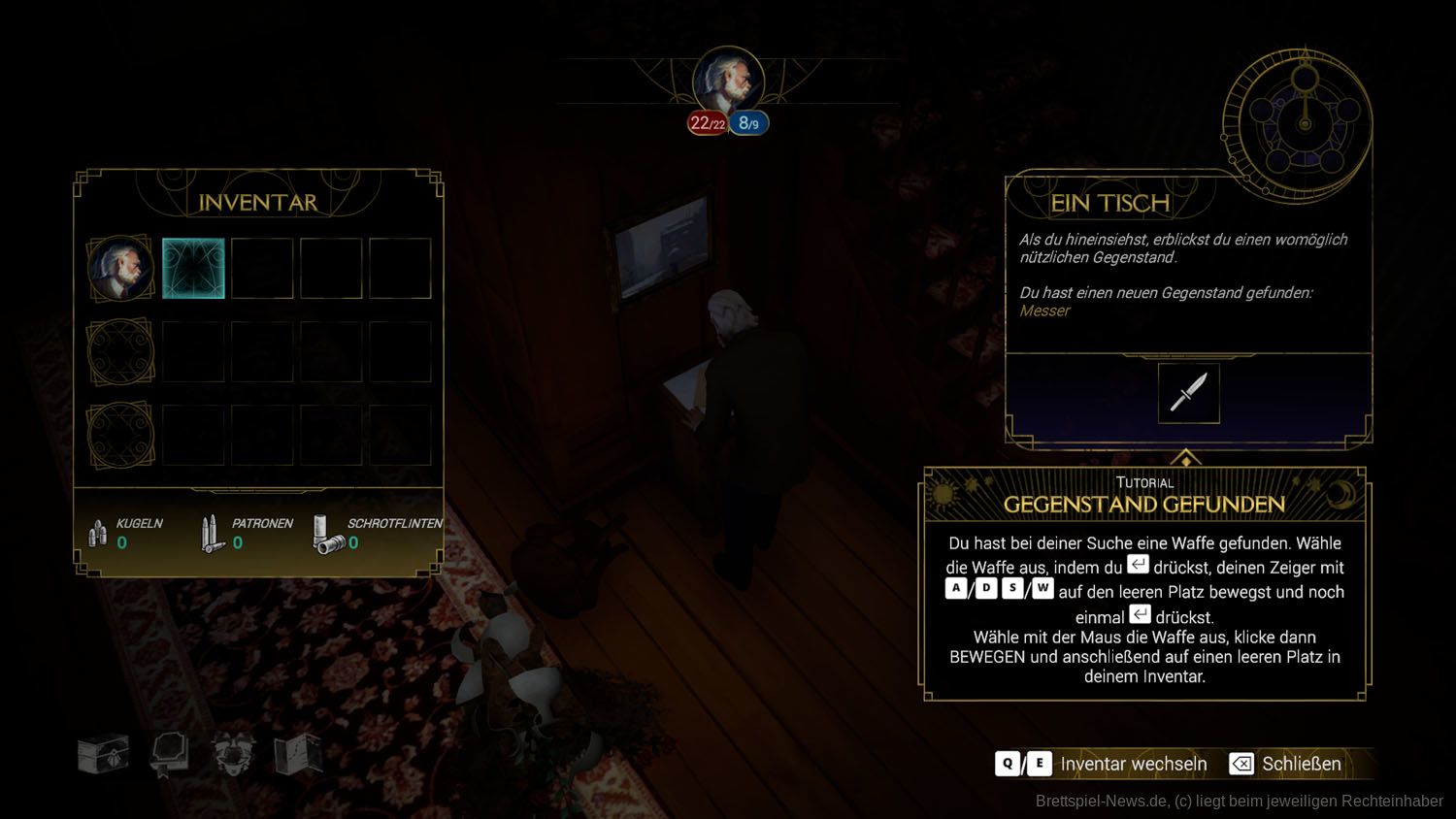Click the highlighted teal inventory slot
1456x819 pixels.
193,268
